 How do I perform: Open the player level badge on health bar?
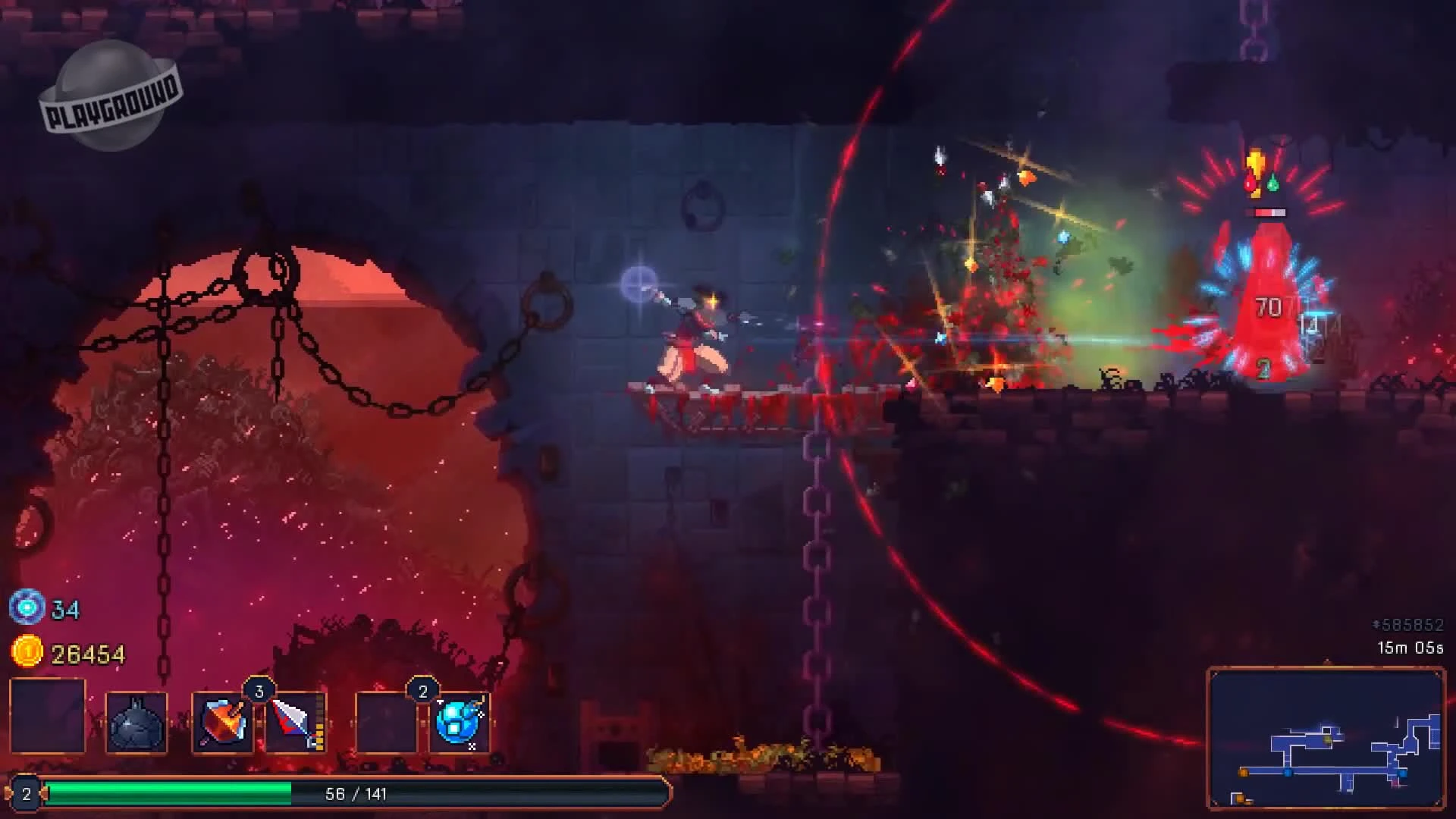(x=27, y=794)
